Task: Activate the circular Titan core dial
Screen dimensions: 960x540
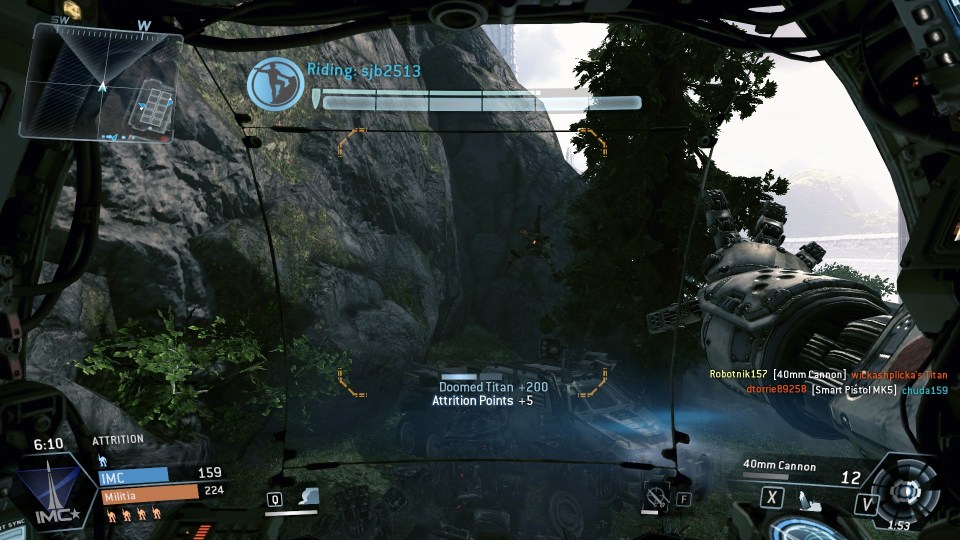Action: pyautogui.click(x=906, y=492)
